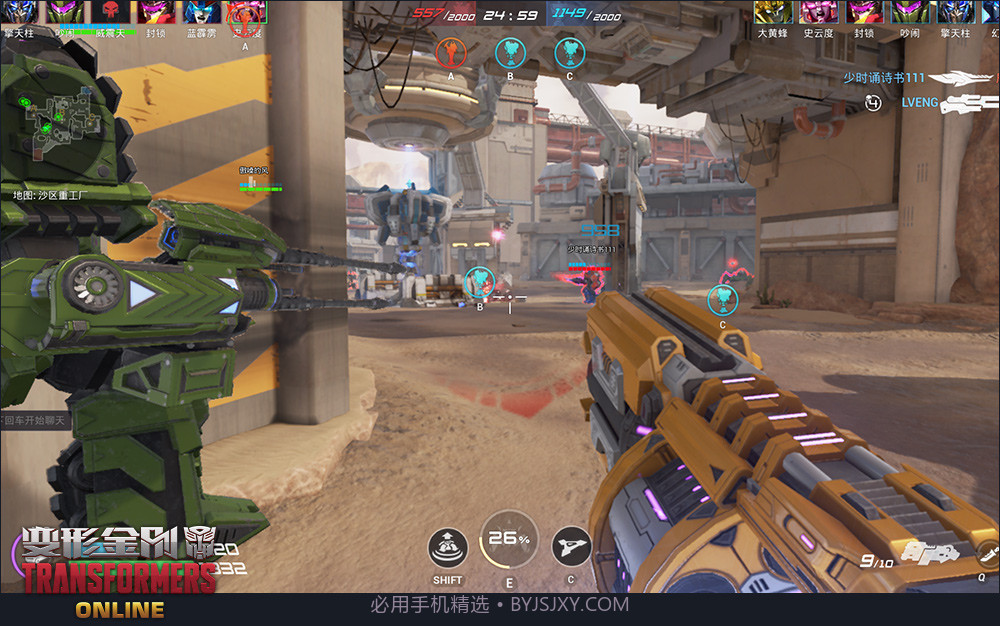Select capture point B icon at top
1000x626 pixels.
pos(510,51)
